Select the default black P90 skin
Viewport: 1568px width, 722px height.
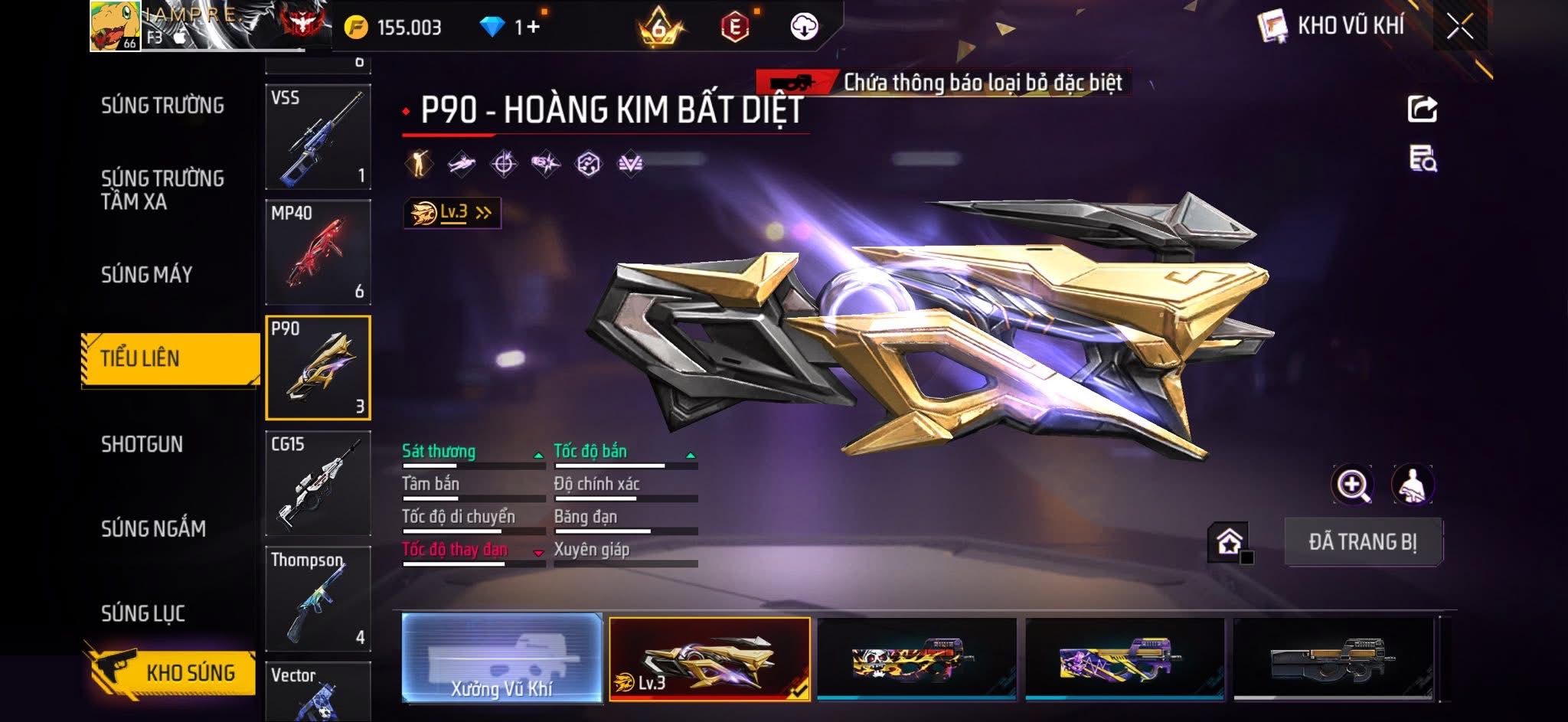coord(1333,658)
